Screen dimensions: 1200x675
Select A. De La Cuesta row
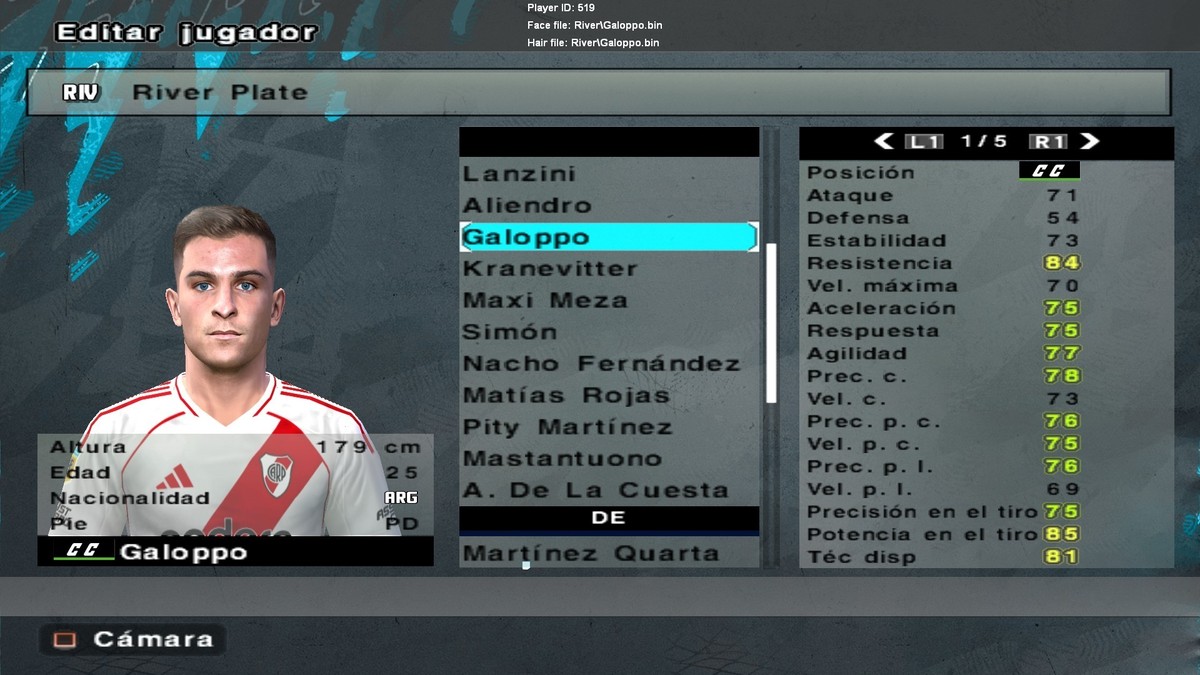pos(595,491)
